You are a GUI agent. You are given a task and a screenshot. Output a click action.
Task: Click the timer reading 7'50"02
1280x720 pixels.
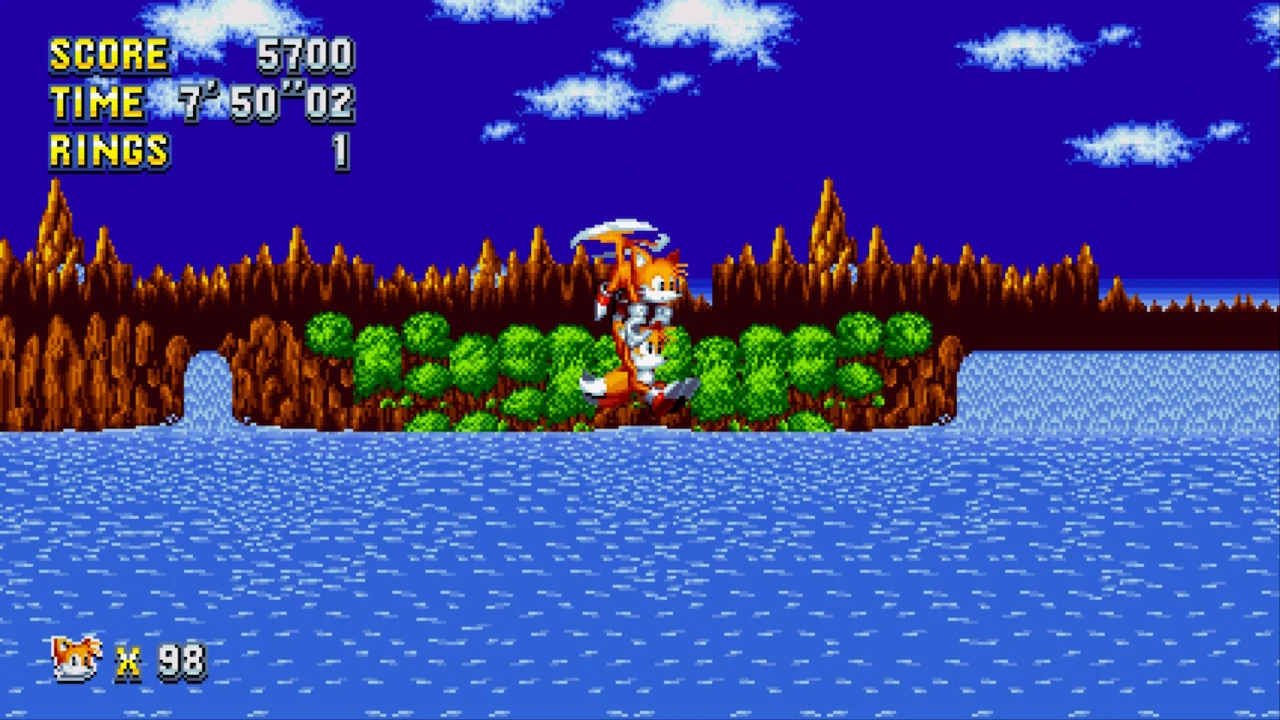[x=265, y=103]
